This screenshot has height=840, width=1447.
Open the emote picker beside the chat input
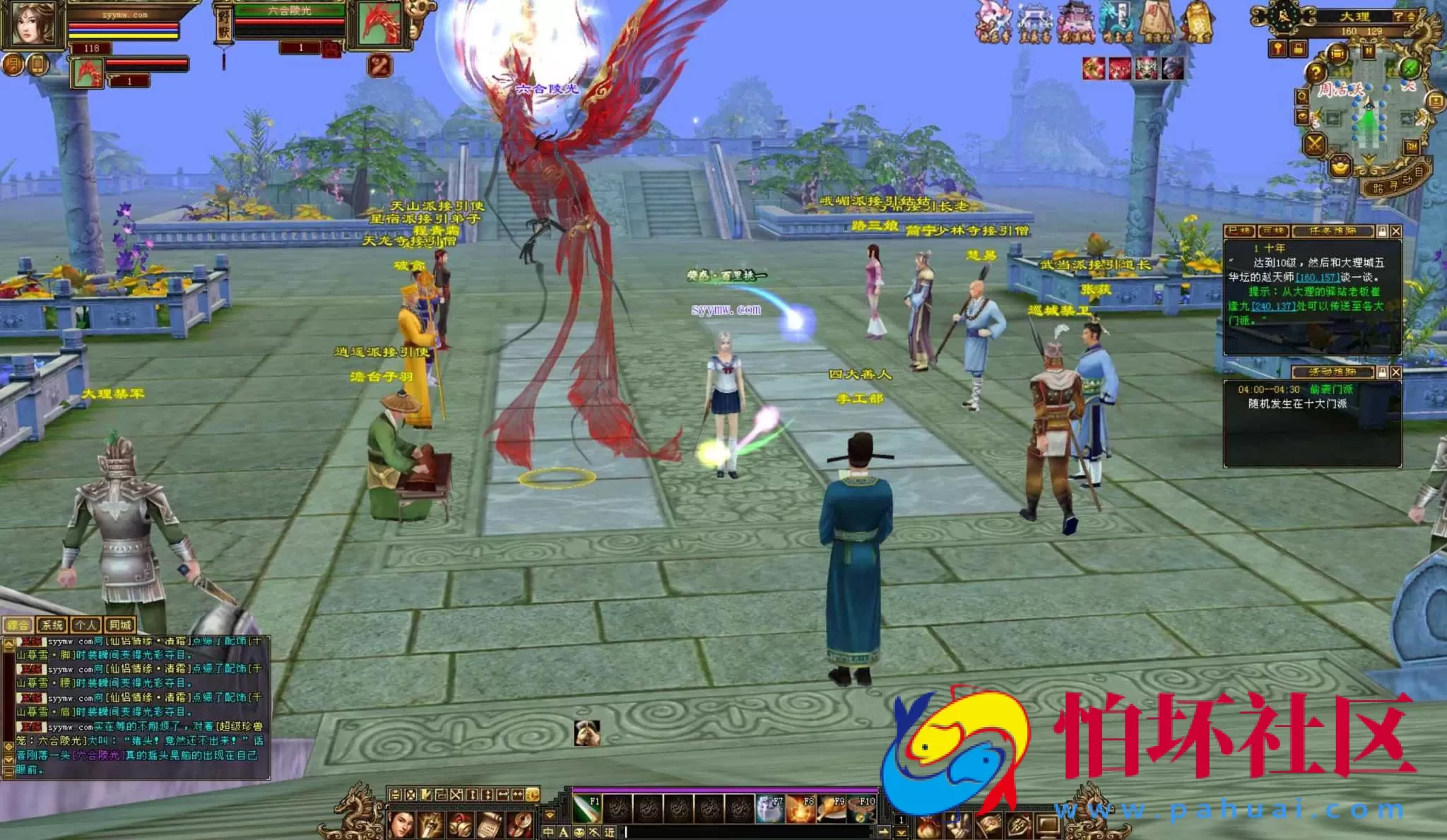click(579, 833)
